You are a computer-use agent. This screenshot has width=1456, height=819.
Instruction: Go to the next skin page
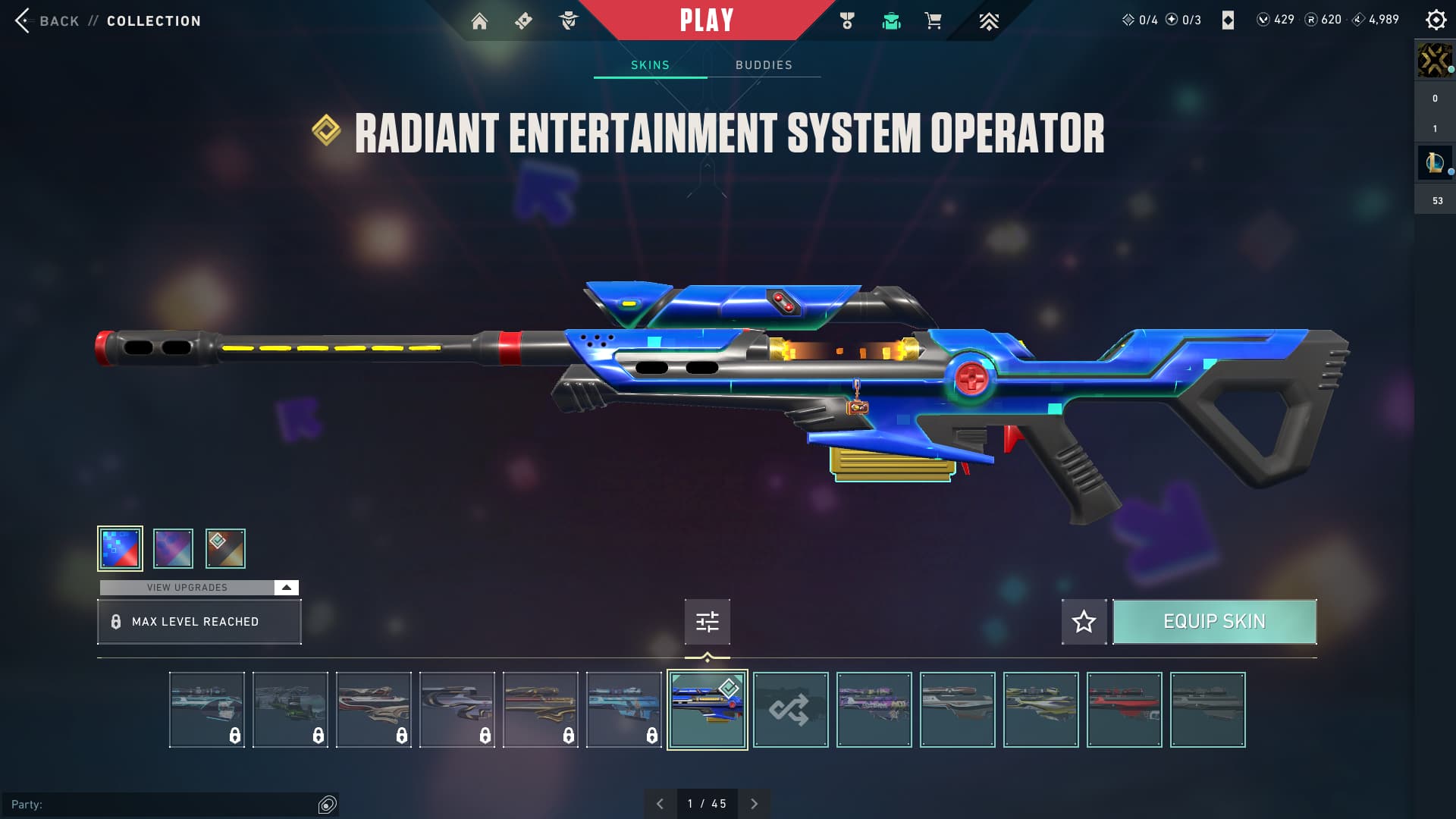coord(754,804)
